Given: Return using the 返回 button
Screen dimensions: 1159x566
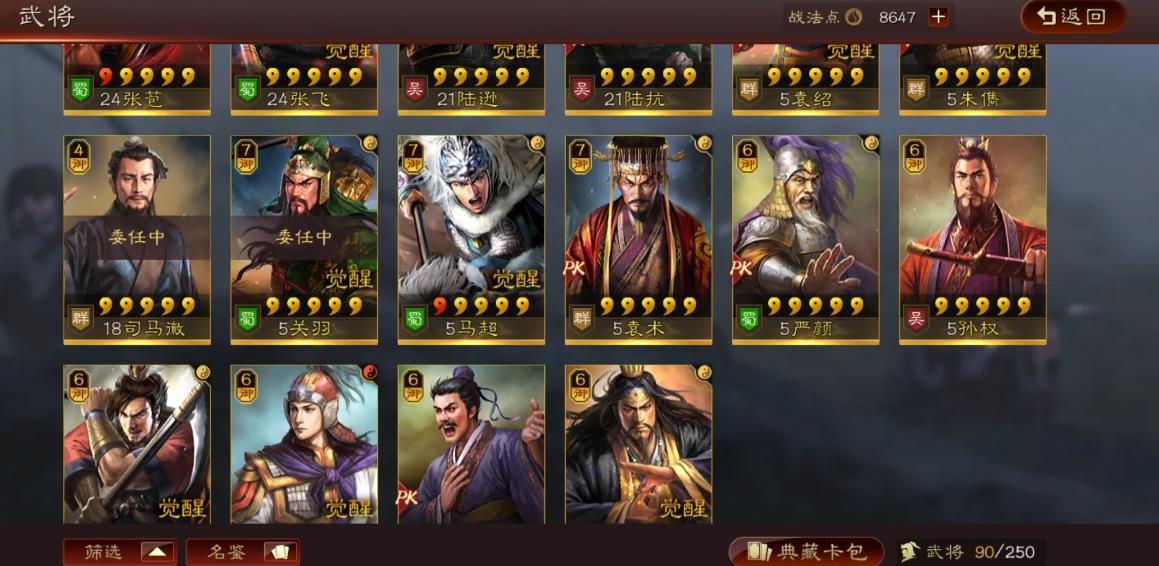Looking at the screenshot, I should point(1072,16).
